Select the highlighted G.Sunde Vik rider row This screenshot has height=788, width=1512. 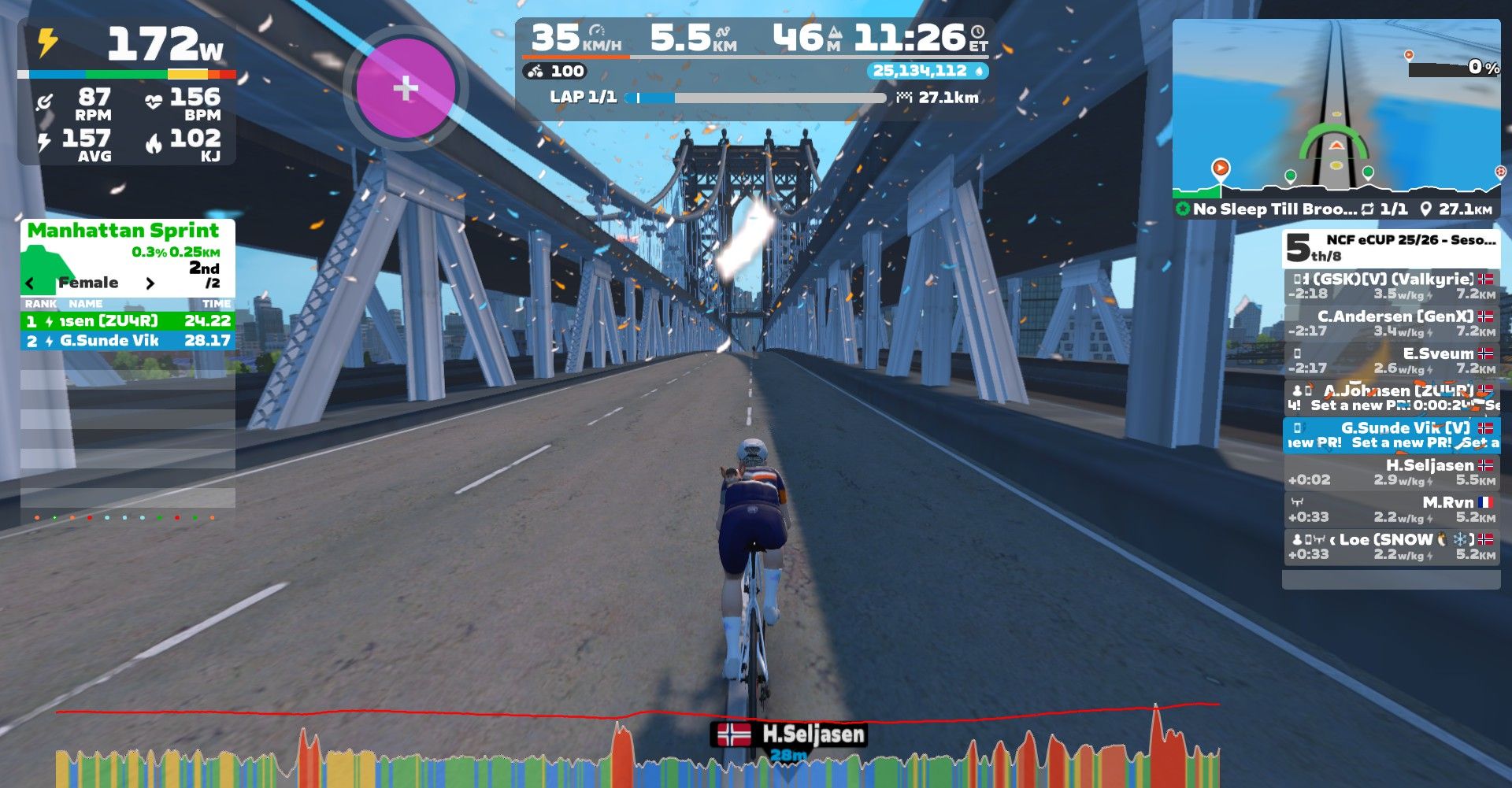pos(1391,435)
